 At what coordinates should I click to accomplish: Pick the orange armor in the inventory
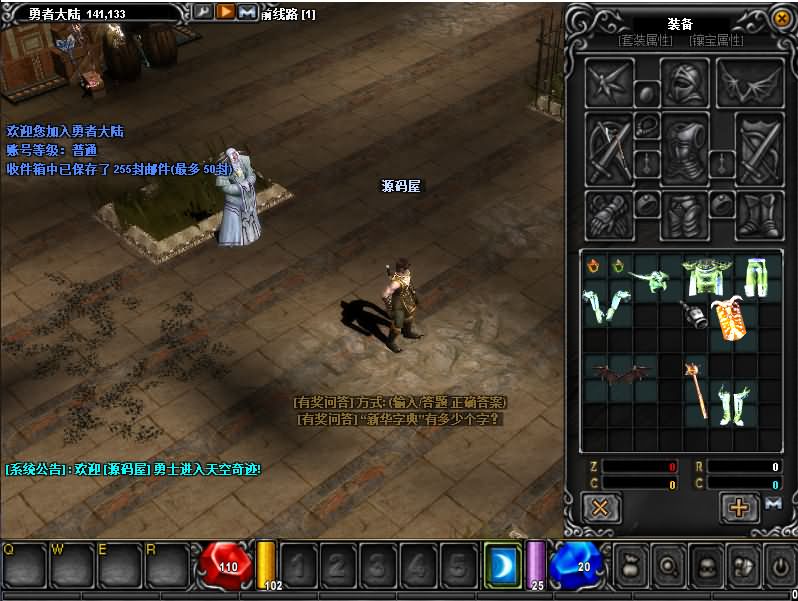(x=730, y=319)
